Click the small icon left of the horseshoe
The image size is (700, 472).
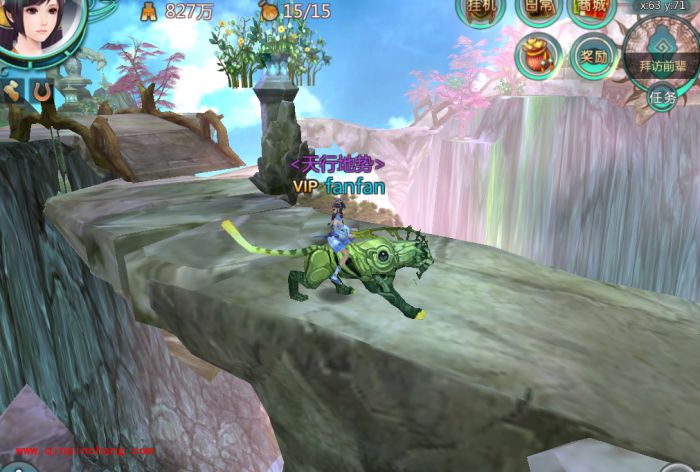point(13,92)
